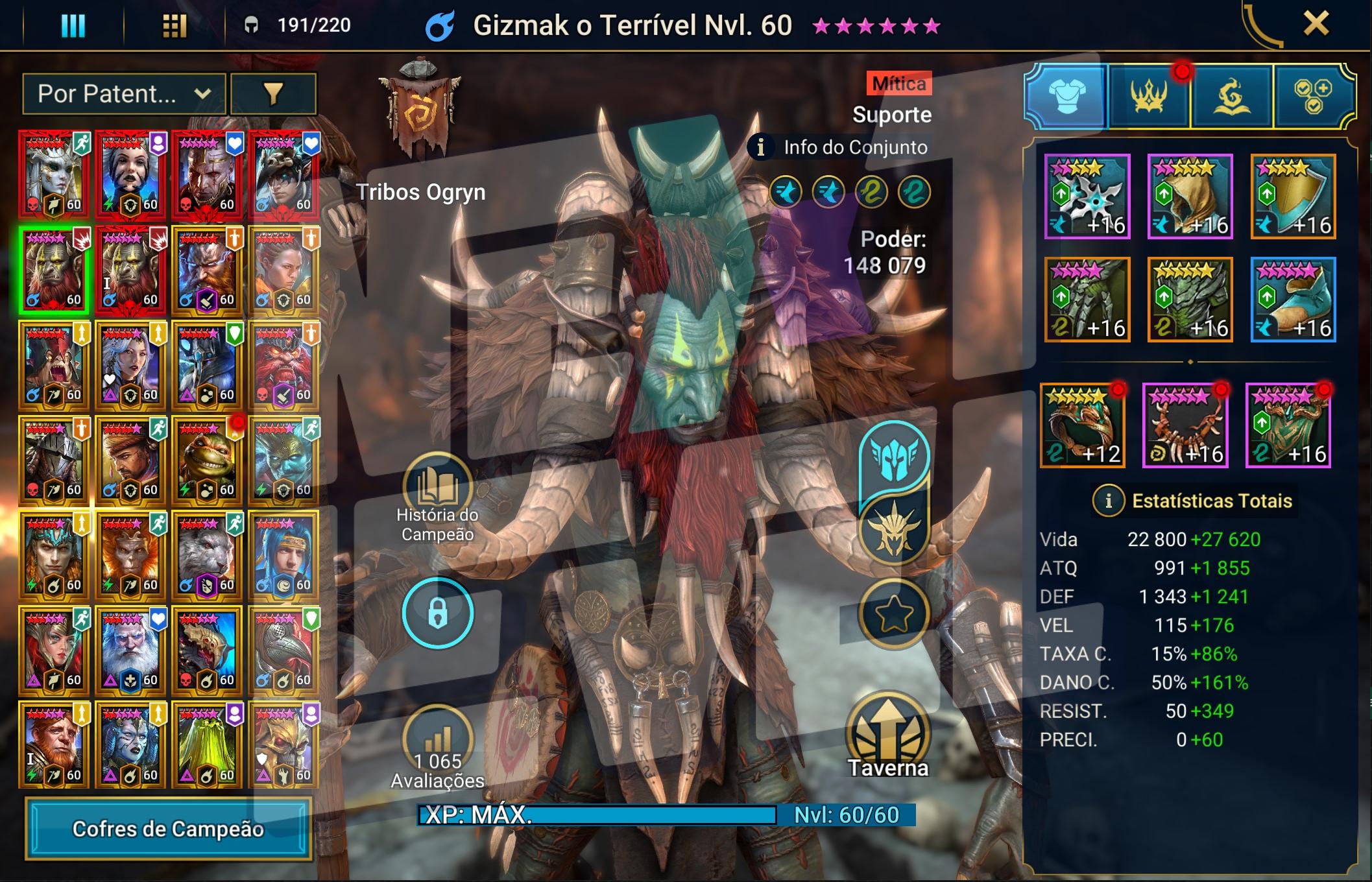
Task: Open the champion filter funnel
Action: pos(273,94)
